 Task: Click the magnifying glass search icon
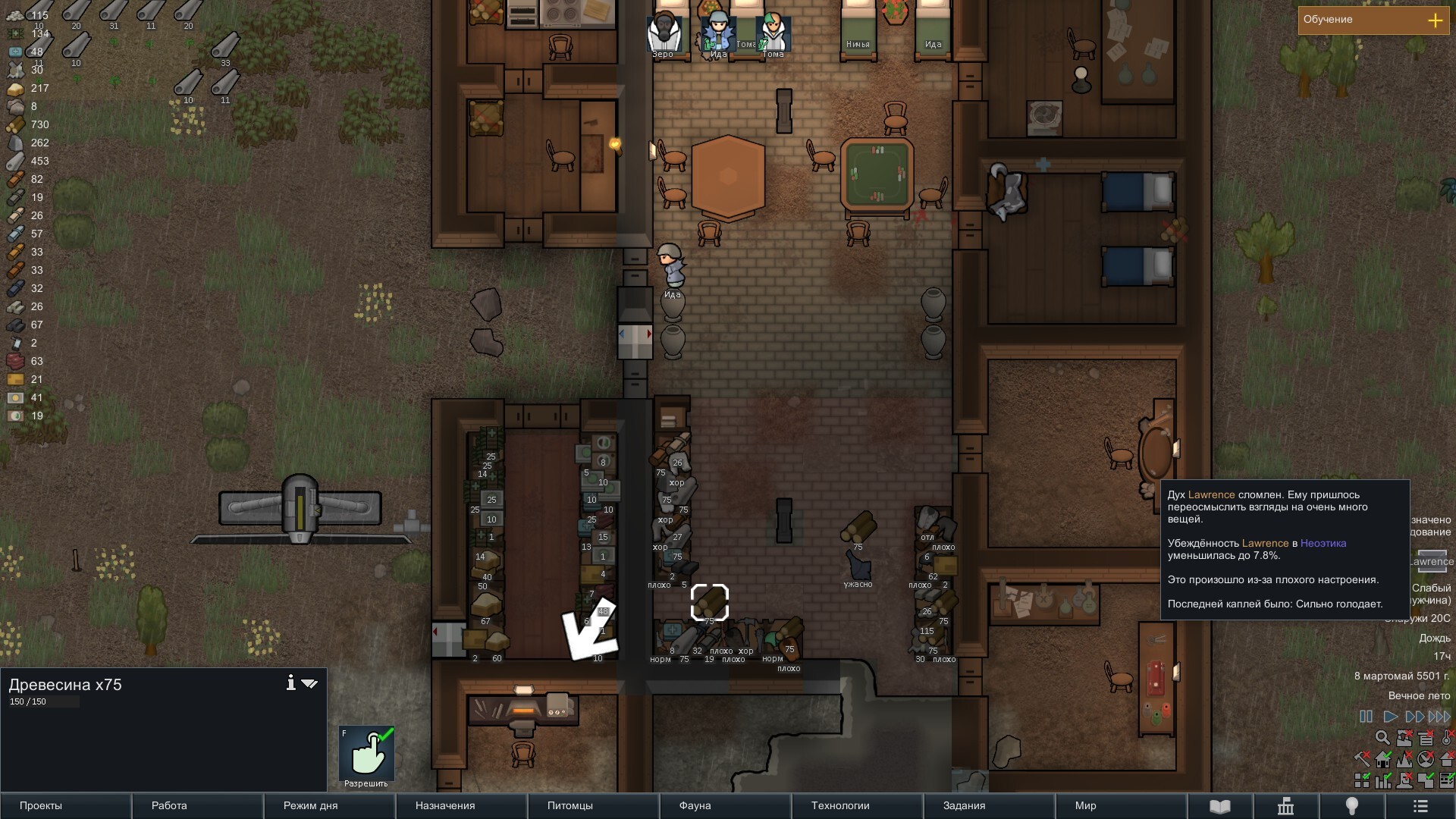coord(1382,737)
